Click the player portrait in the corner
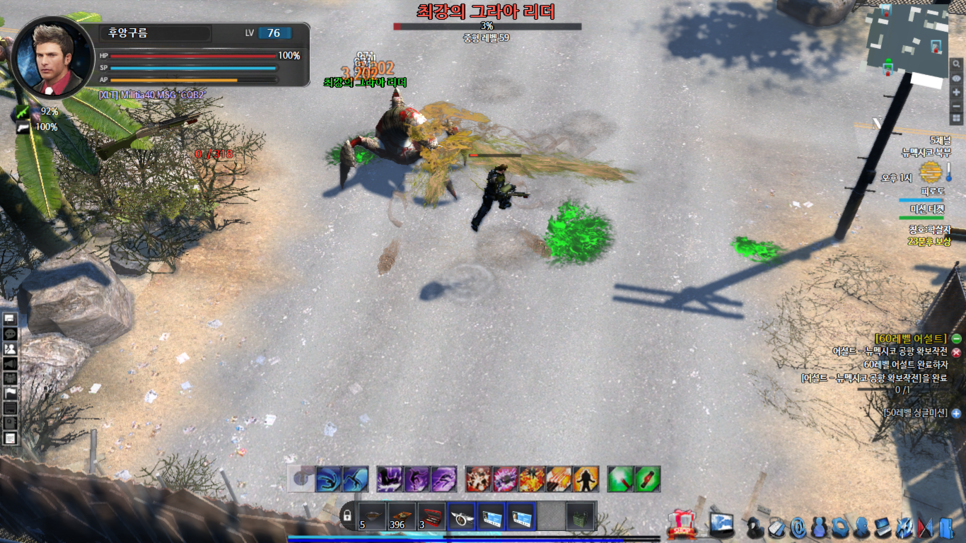The width and height of the screenshot is (966, 543). (x=52, y=58)
